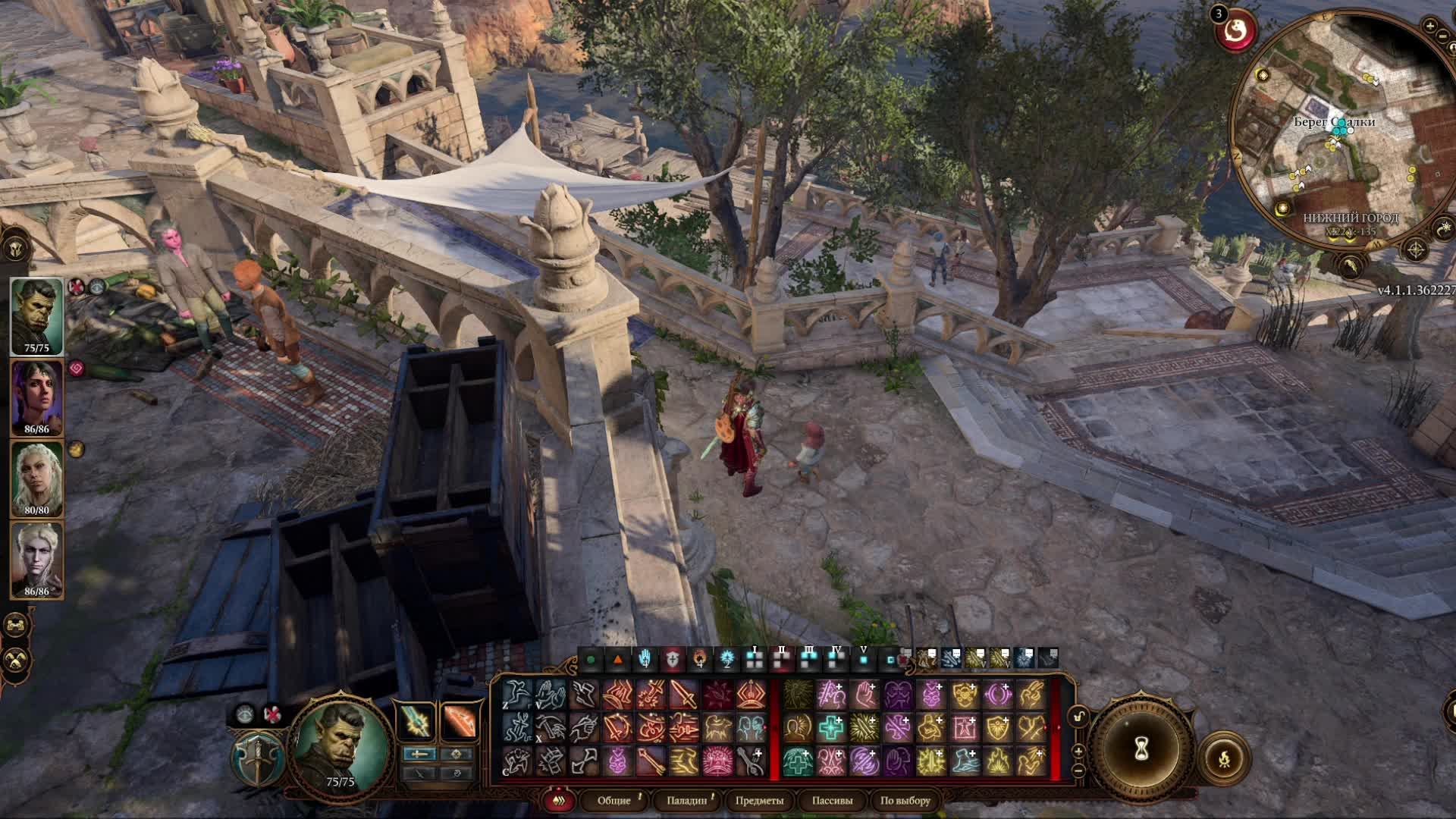Select the purple-skinned companion portrait

point(36,397)
